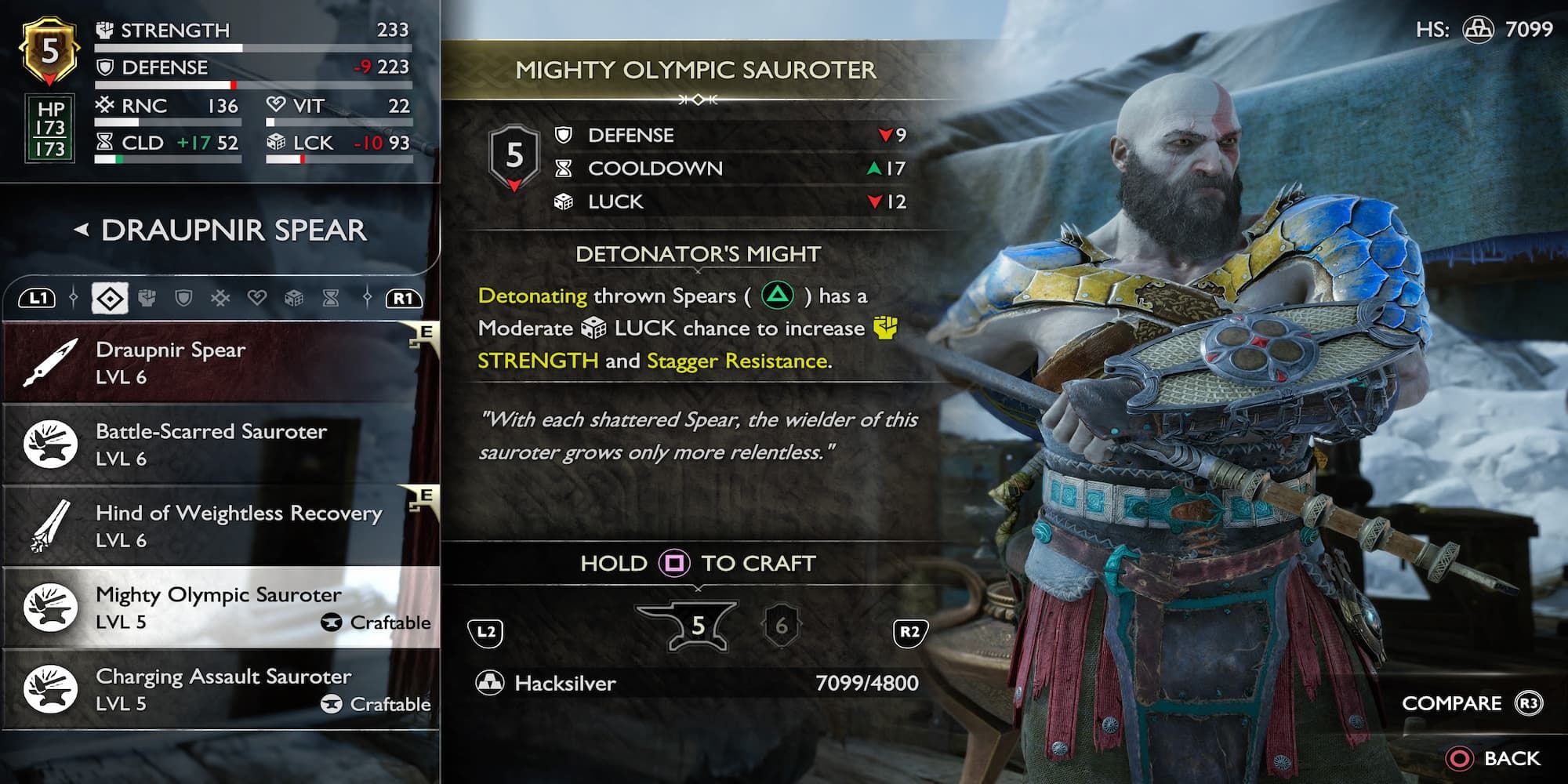Filter by Cooldown hourglass icon
1568x784 pixels.
click(331, 298)
